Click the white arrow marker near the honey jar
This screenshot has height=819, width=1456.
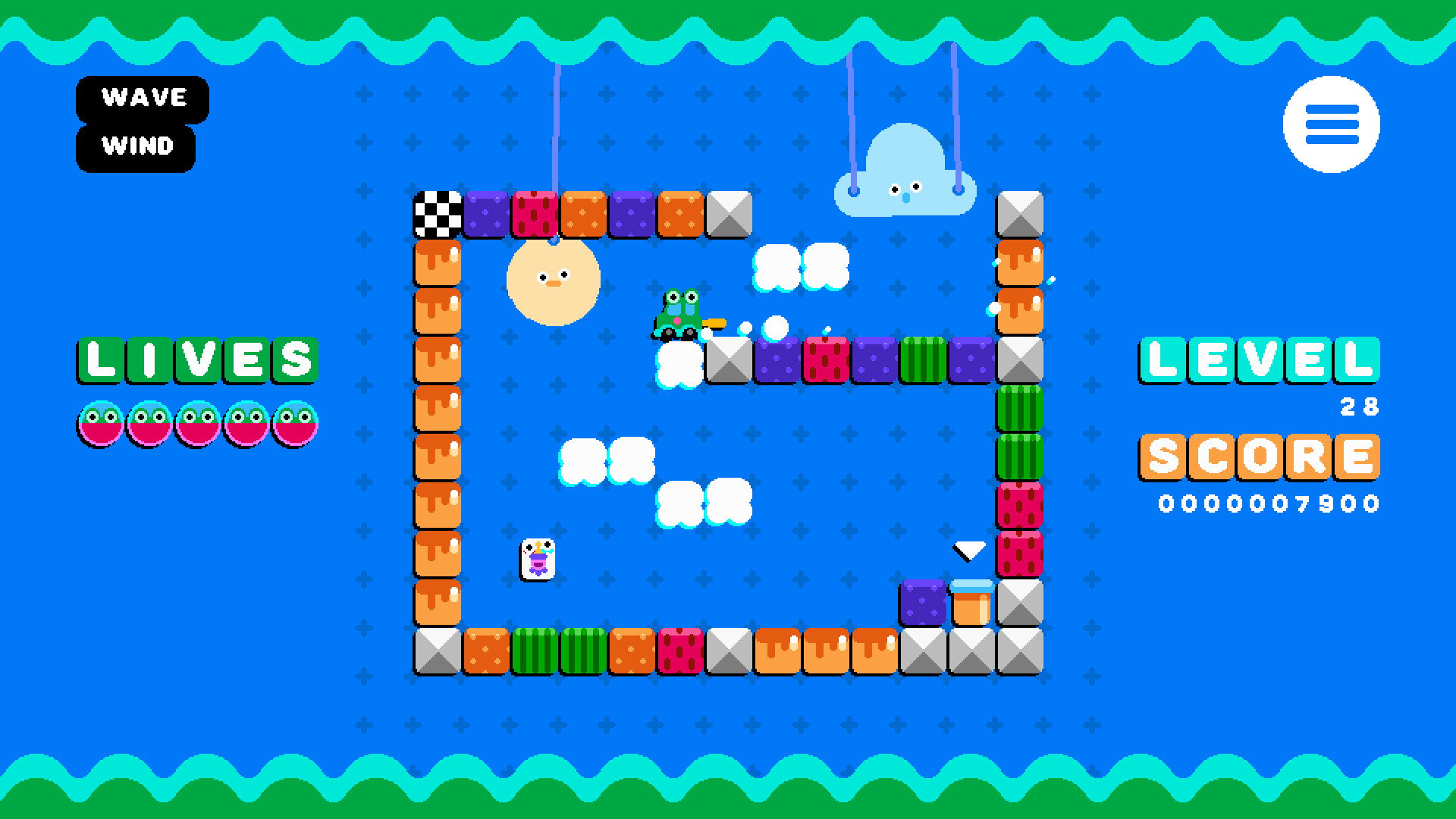tap(968, 551)
